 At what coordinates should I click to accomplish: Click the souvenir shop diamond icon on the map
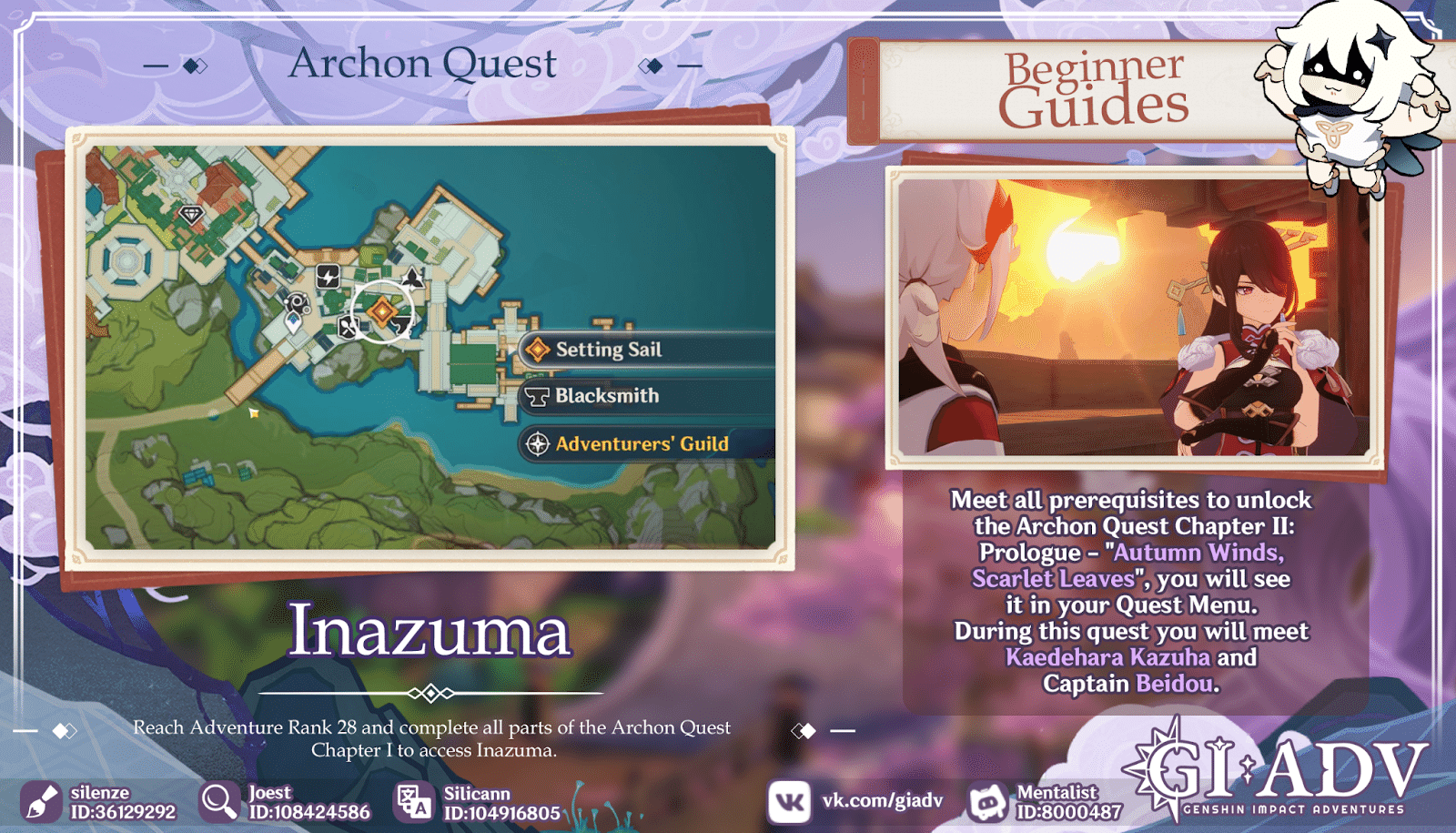[192, 214]
